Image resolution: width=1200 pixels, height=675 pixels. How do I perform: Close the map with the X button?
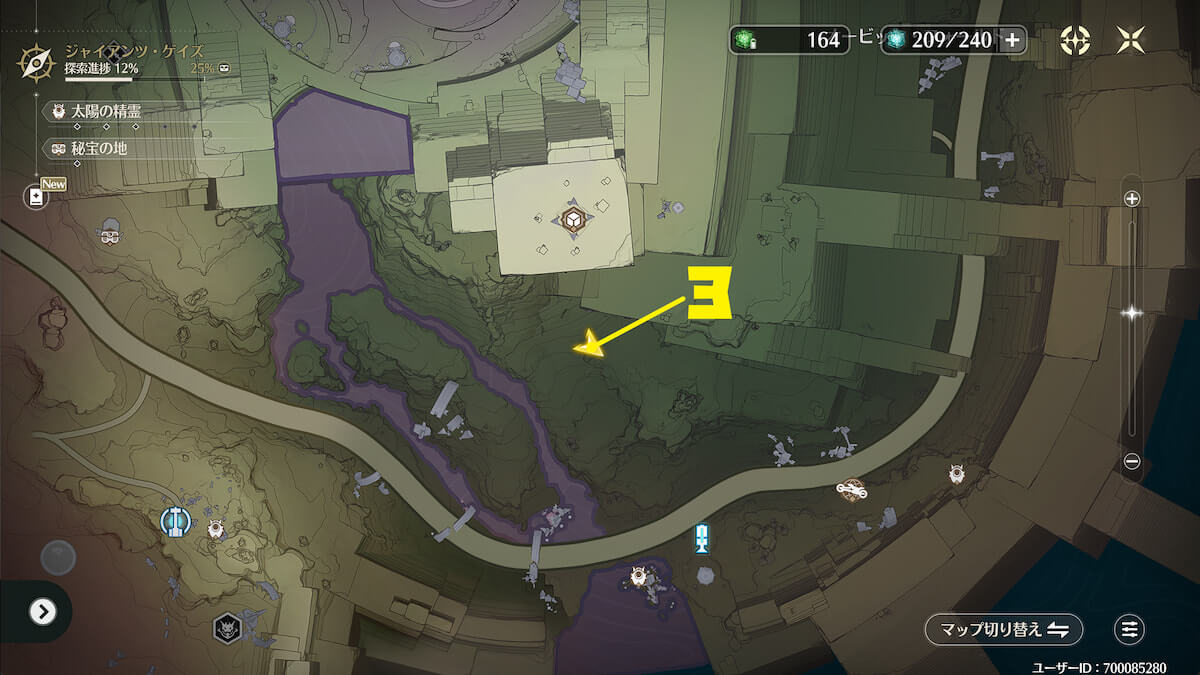(x=1131, y=40)
